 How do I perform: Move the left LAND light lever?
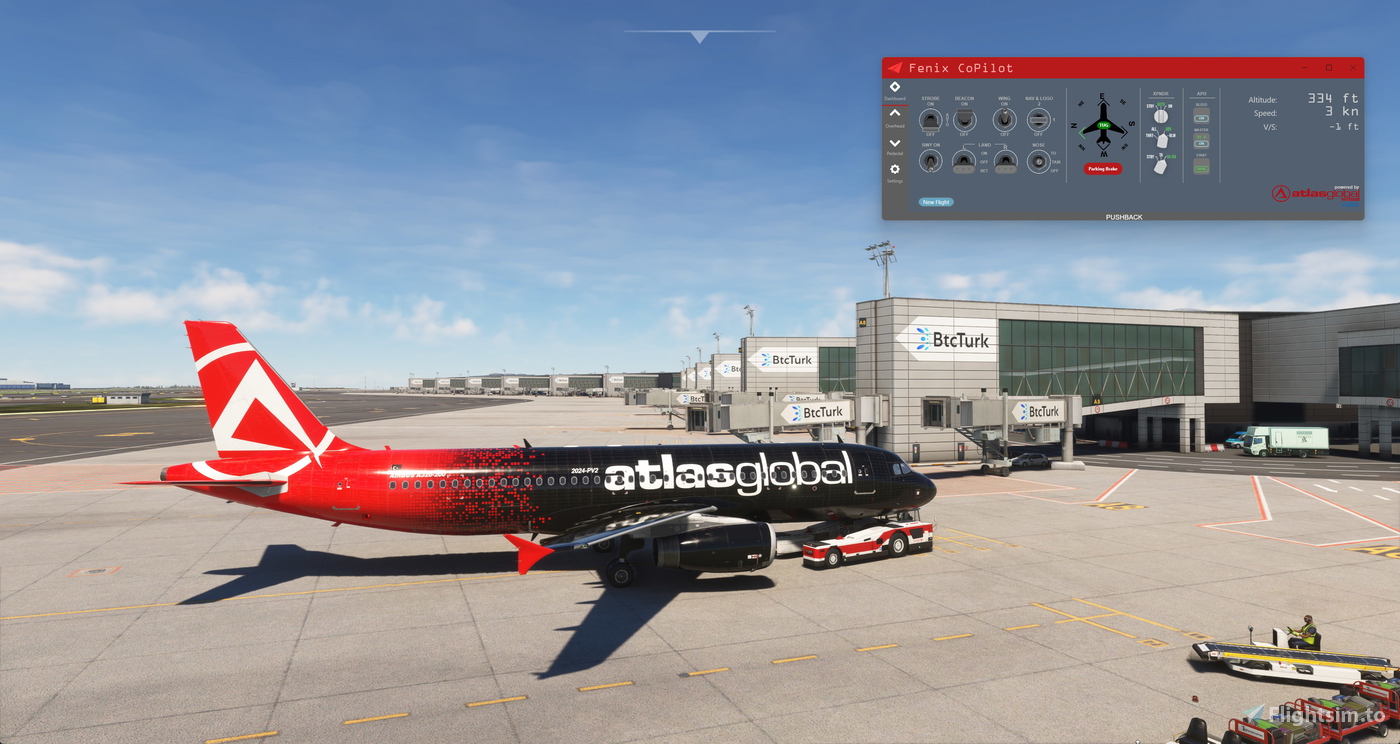[x=964, y=162]
